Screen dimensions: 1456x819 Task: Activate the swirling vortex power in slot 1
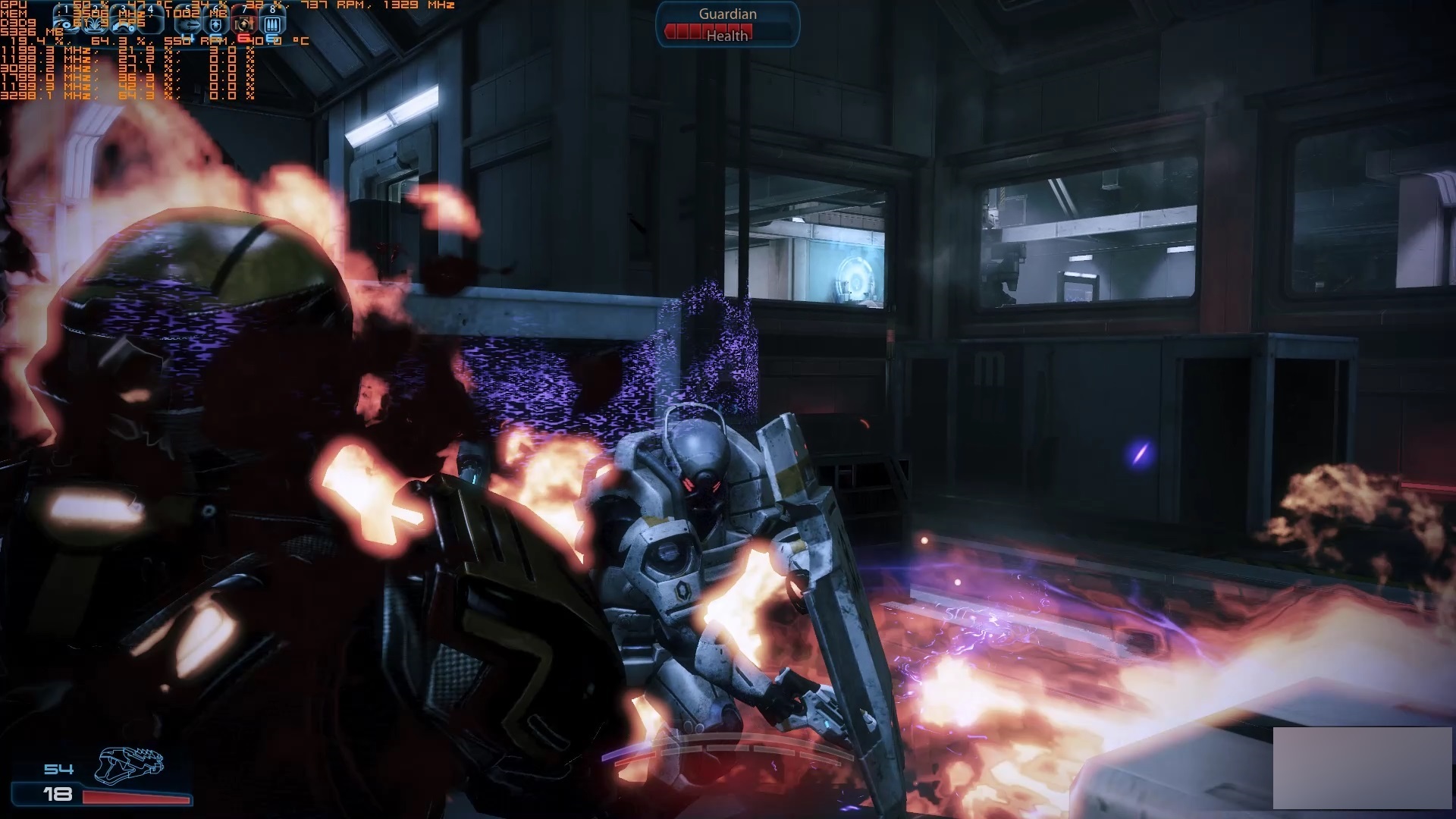[x=67, y=24]
